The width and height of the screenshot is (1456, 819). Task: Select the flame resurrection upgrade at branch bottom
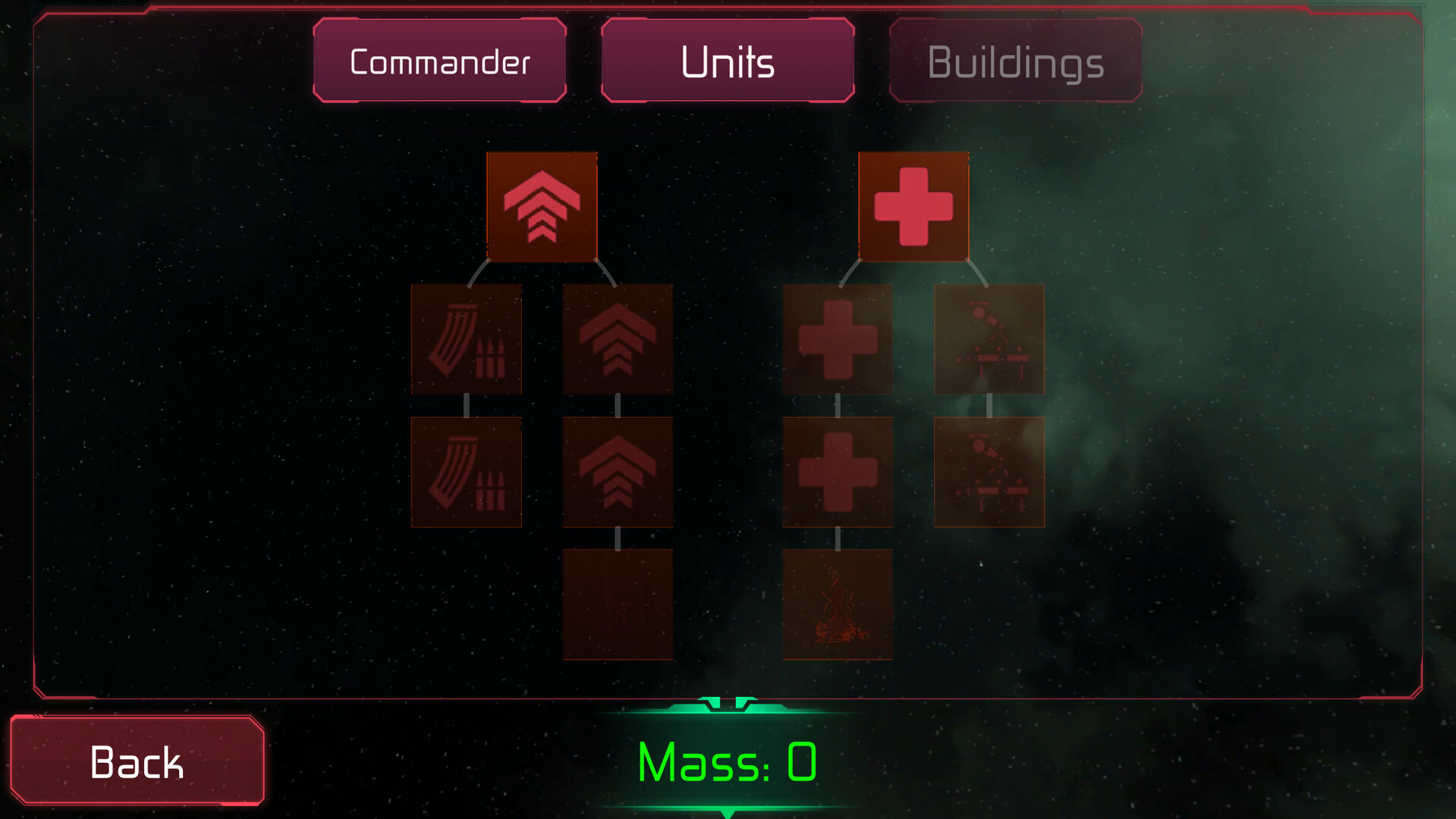[x=837, y=603]
